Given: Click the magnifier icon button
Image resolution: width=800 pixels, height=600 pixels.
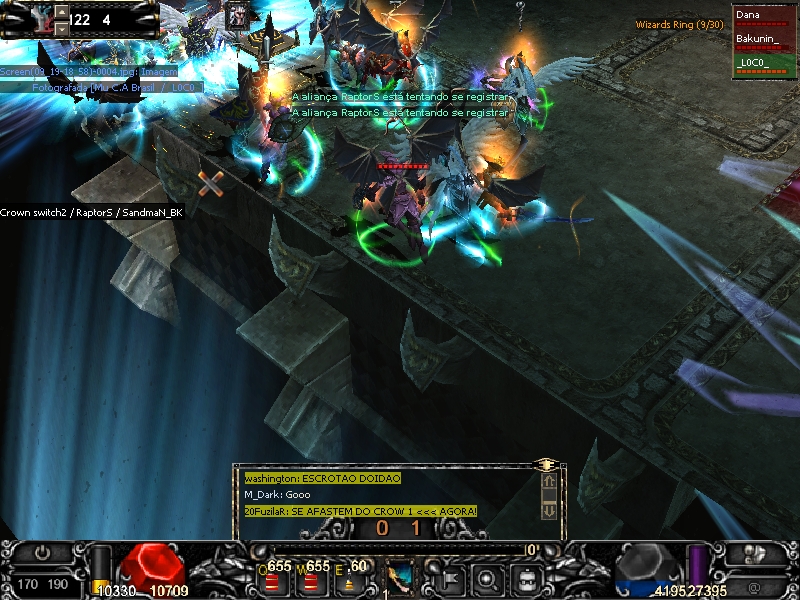Looking at the screenshot, I should (x=487, y=577).
